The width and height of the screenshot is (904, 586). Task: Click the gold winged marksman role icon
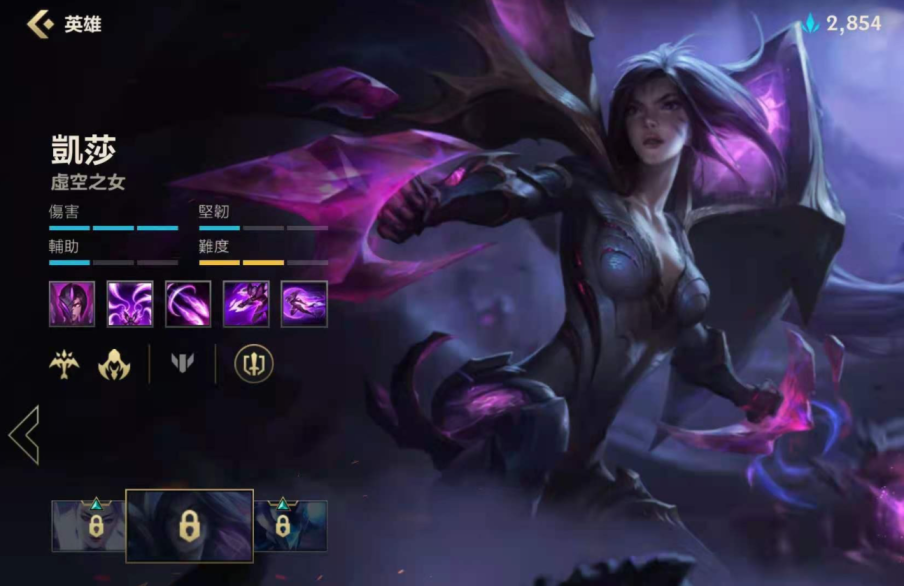[x=64, y=364]
